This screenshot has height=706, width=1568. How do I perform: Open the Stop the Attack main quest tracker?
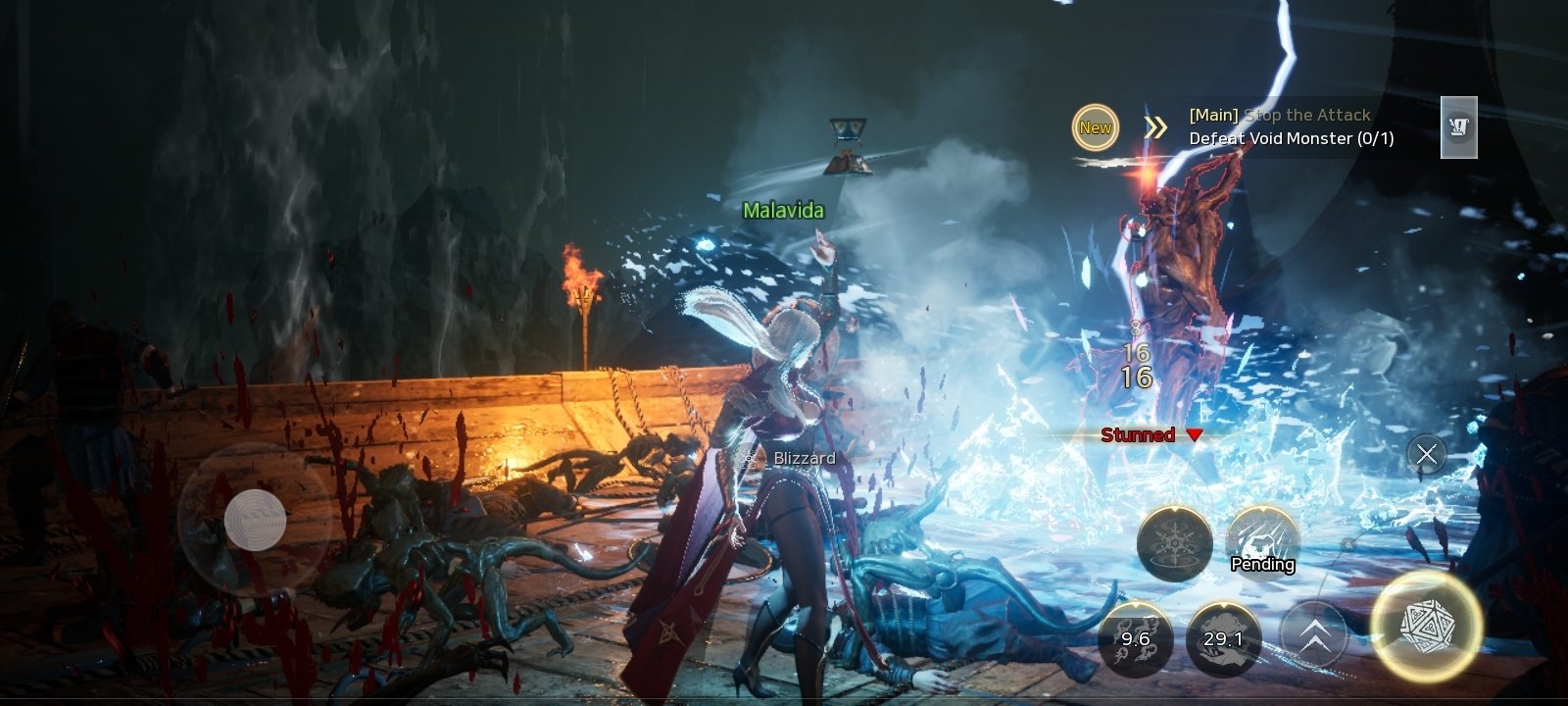(1291, 127)
